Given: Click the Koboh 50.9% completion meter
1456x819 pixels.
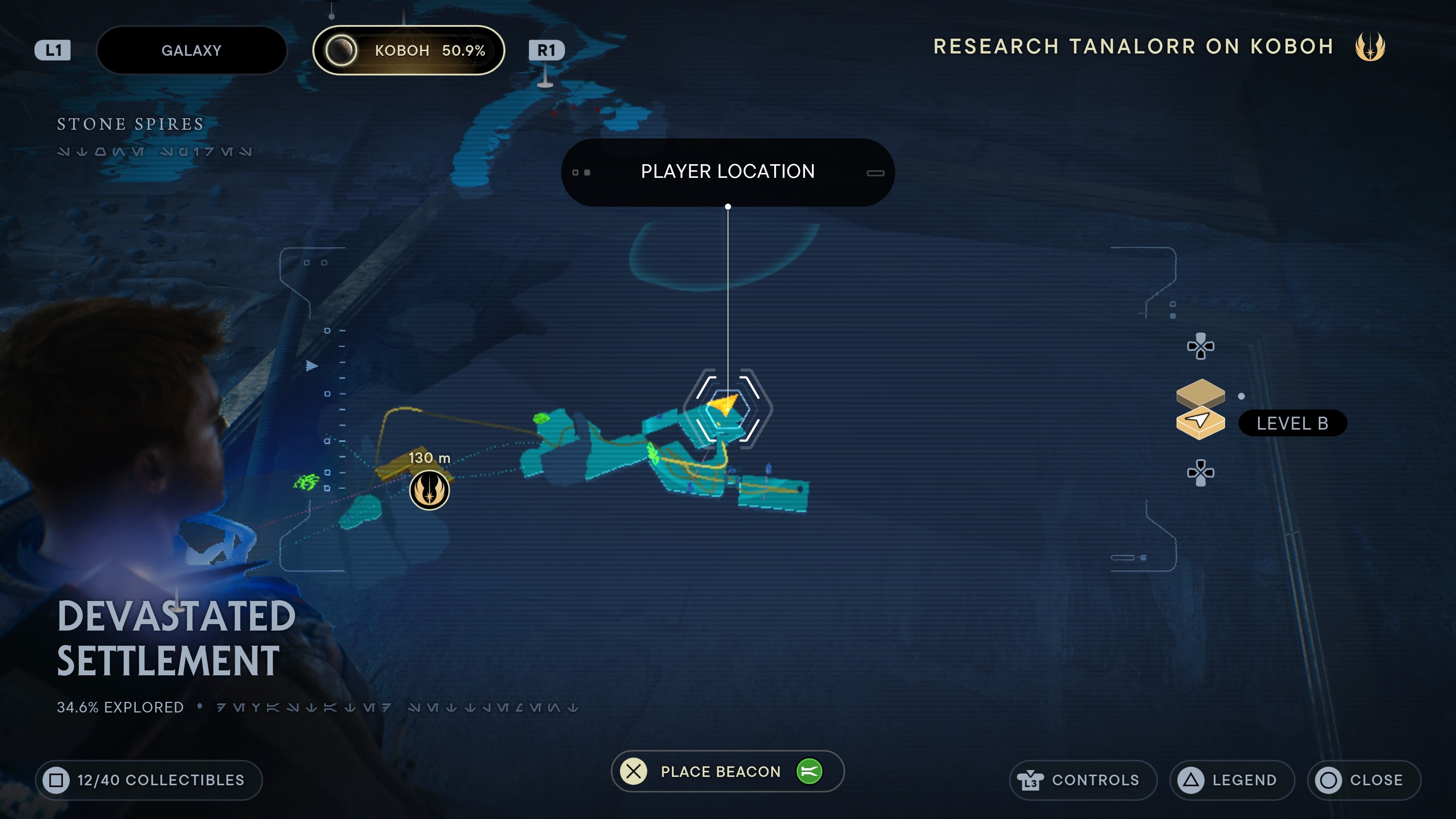Looking at the screenshot, I should [409, 50].
